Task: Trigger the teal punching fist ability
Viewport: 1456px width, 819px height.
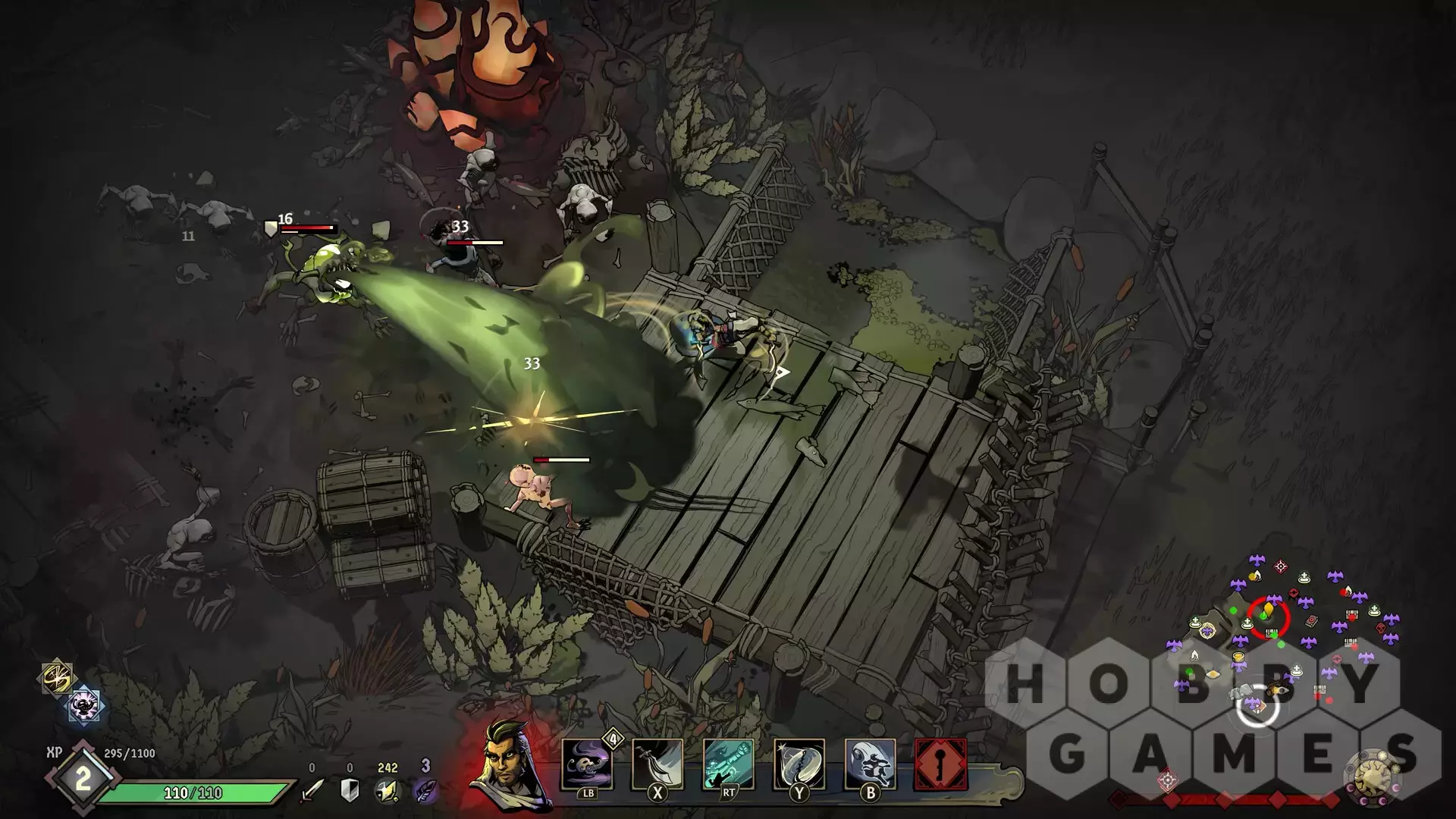Action: [728, 764]
